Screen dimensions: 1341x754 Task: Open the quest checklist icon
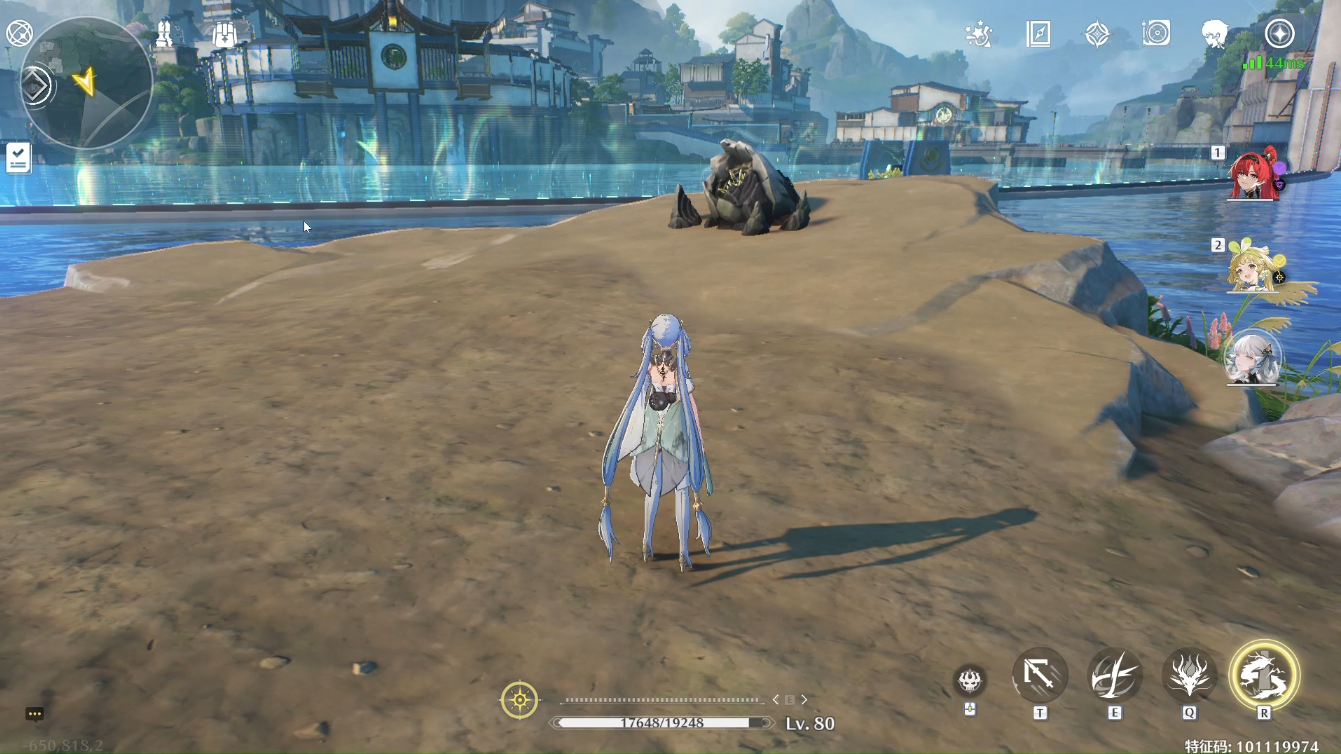(x=18, y=158)
